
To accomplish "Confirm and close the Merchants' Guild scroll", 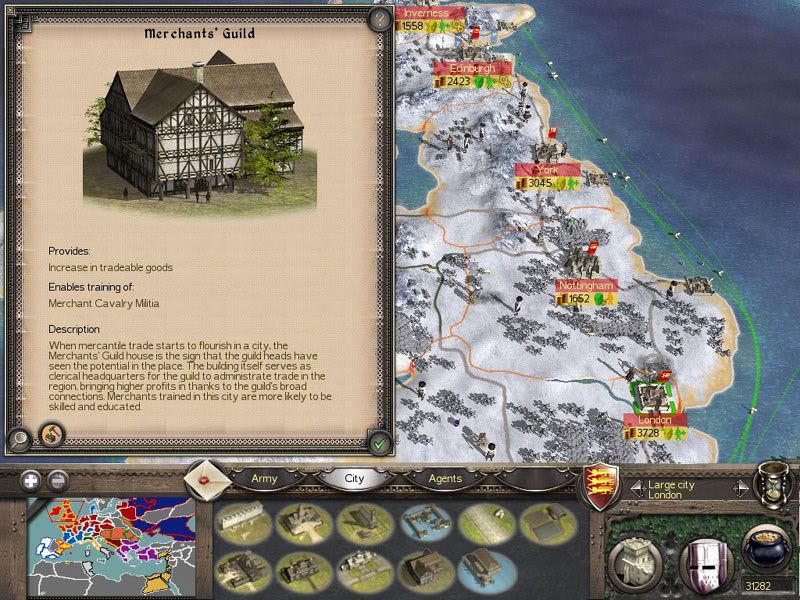I will point(378,440).
